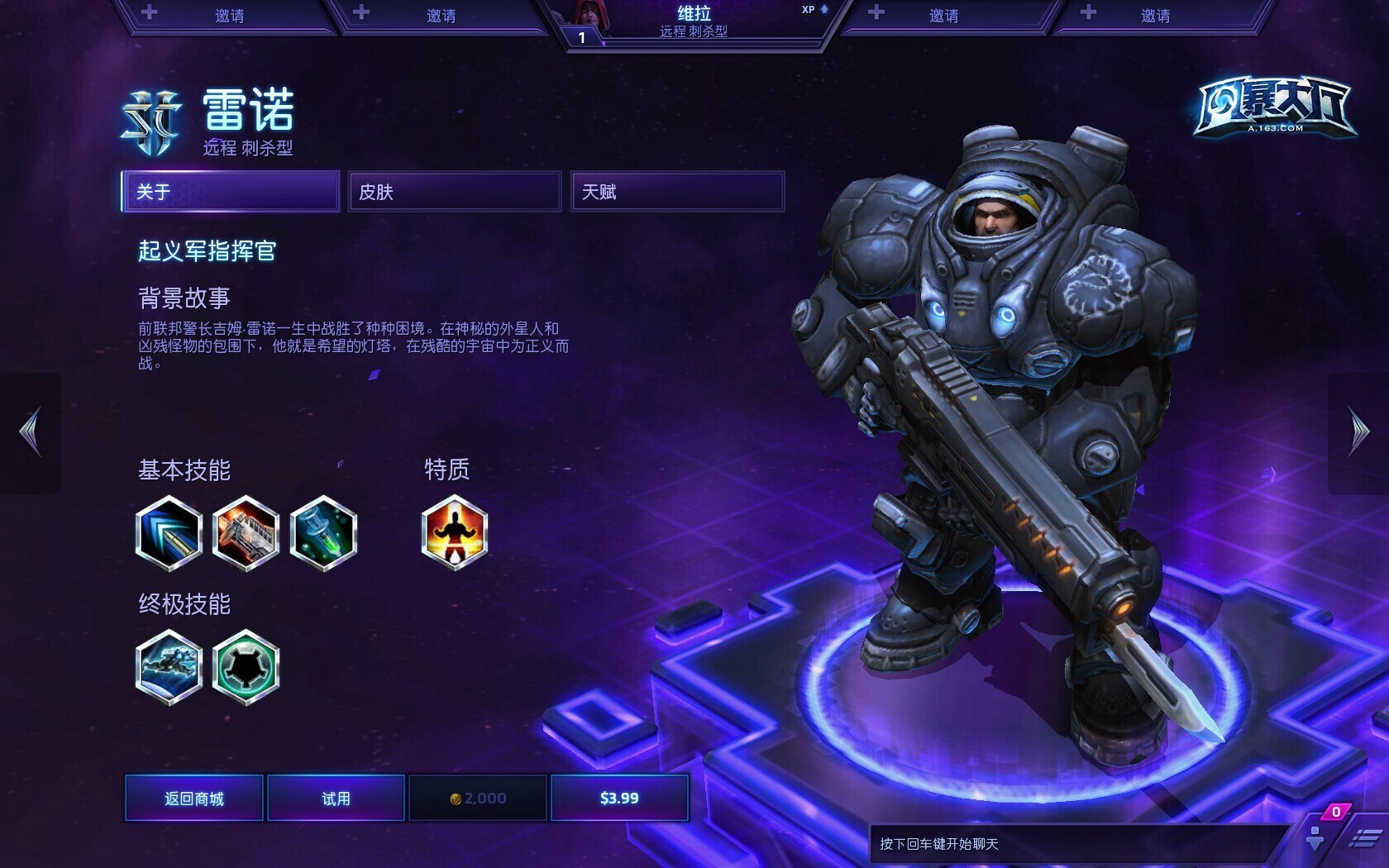Click the chat input box
The image size is (1389, 868).
pyautogui.click(x=1075, y=844)
